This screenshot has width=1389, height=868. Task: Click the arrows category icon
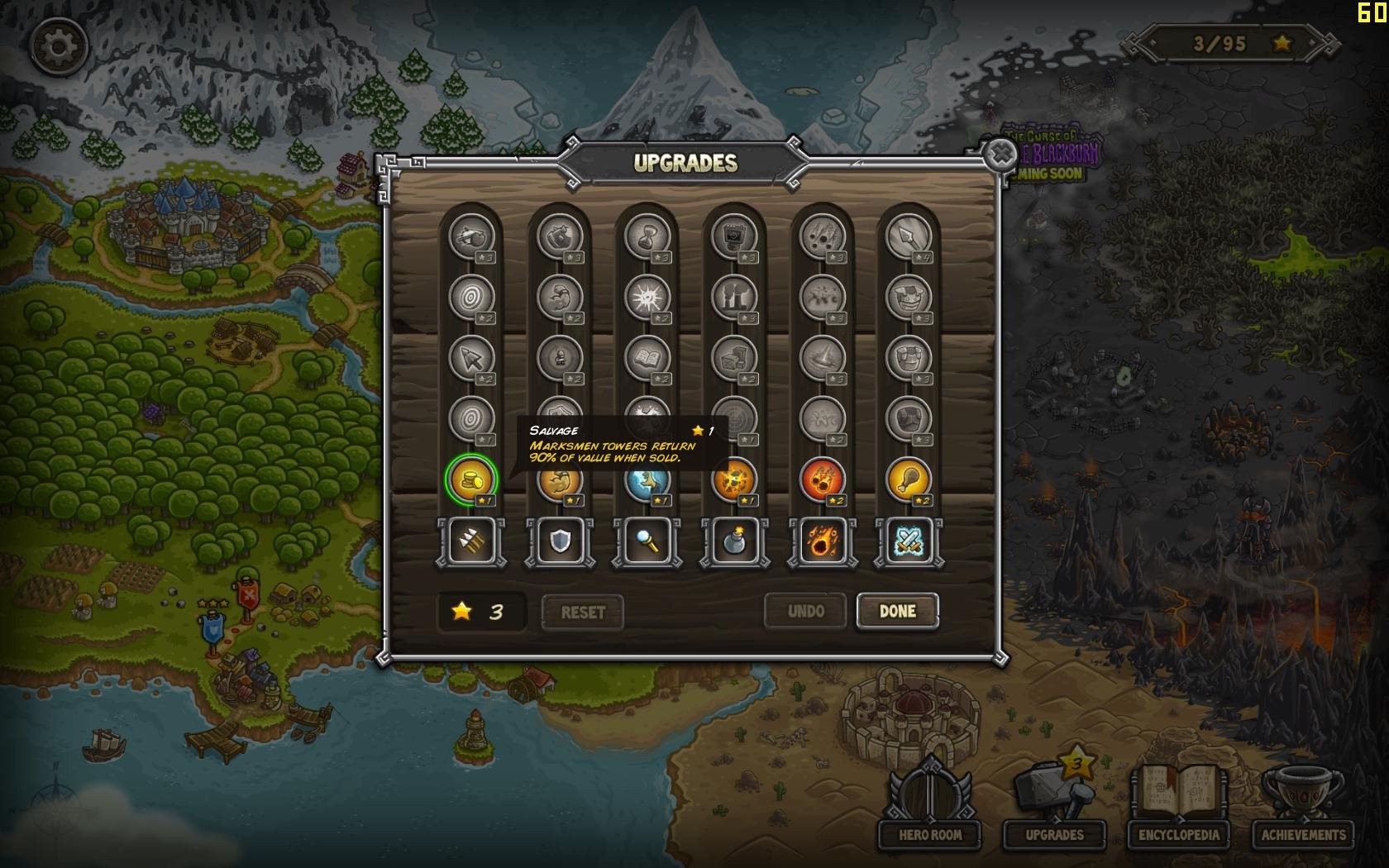(471, 542)
